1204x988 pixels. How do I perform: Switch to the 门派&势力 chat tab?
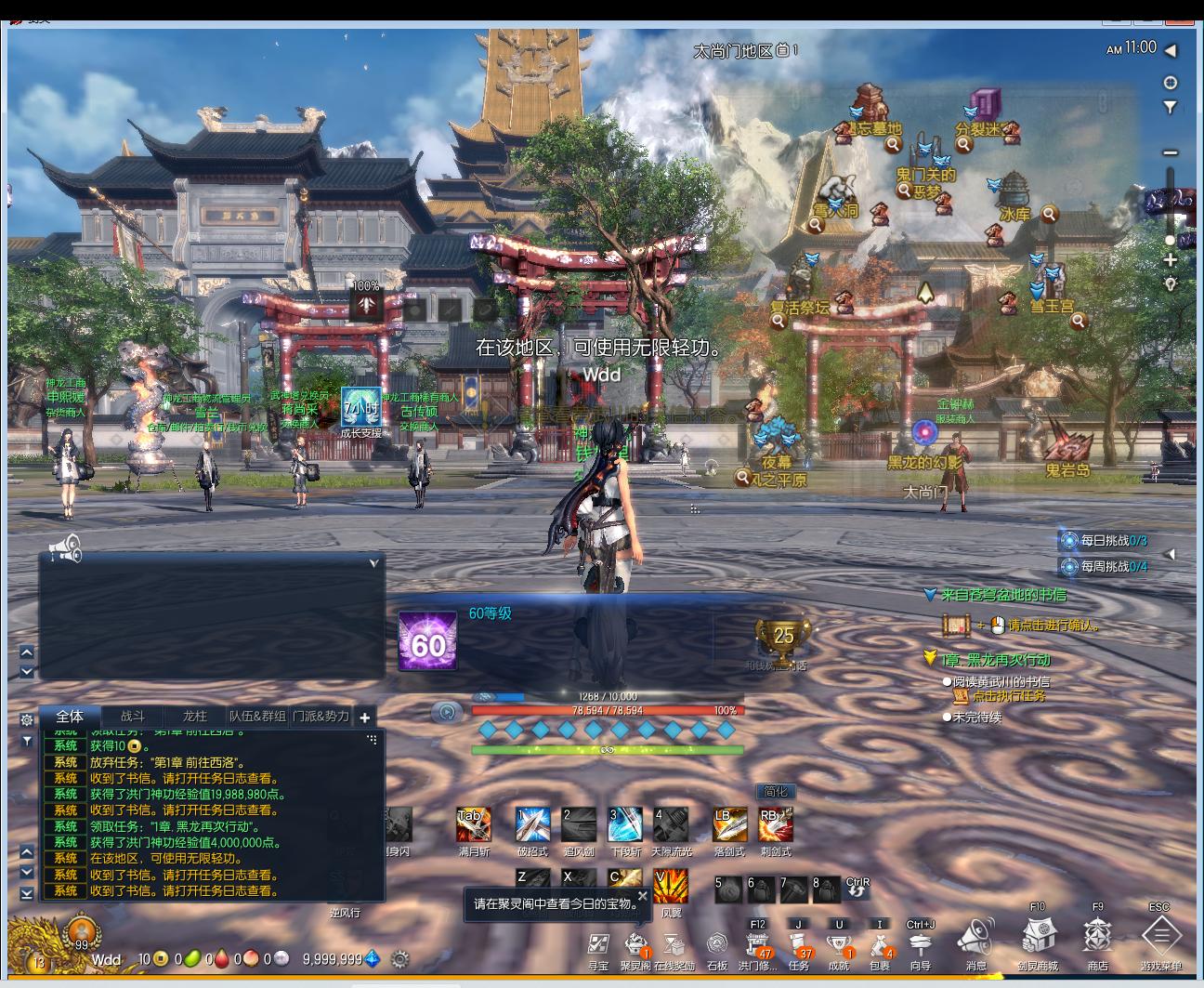point(321,717)
